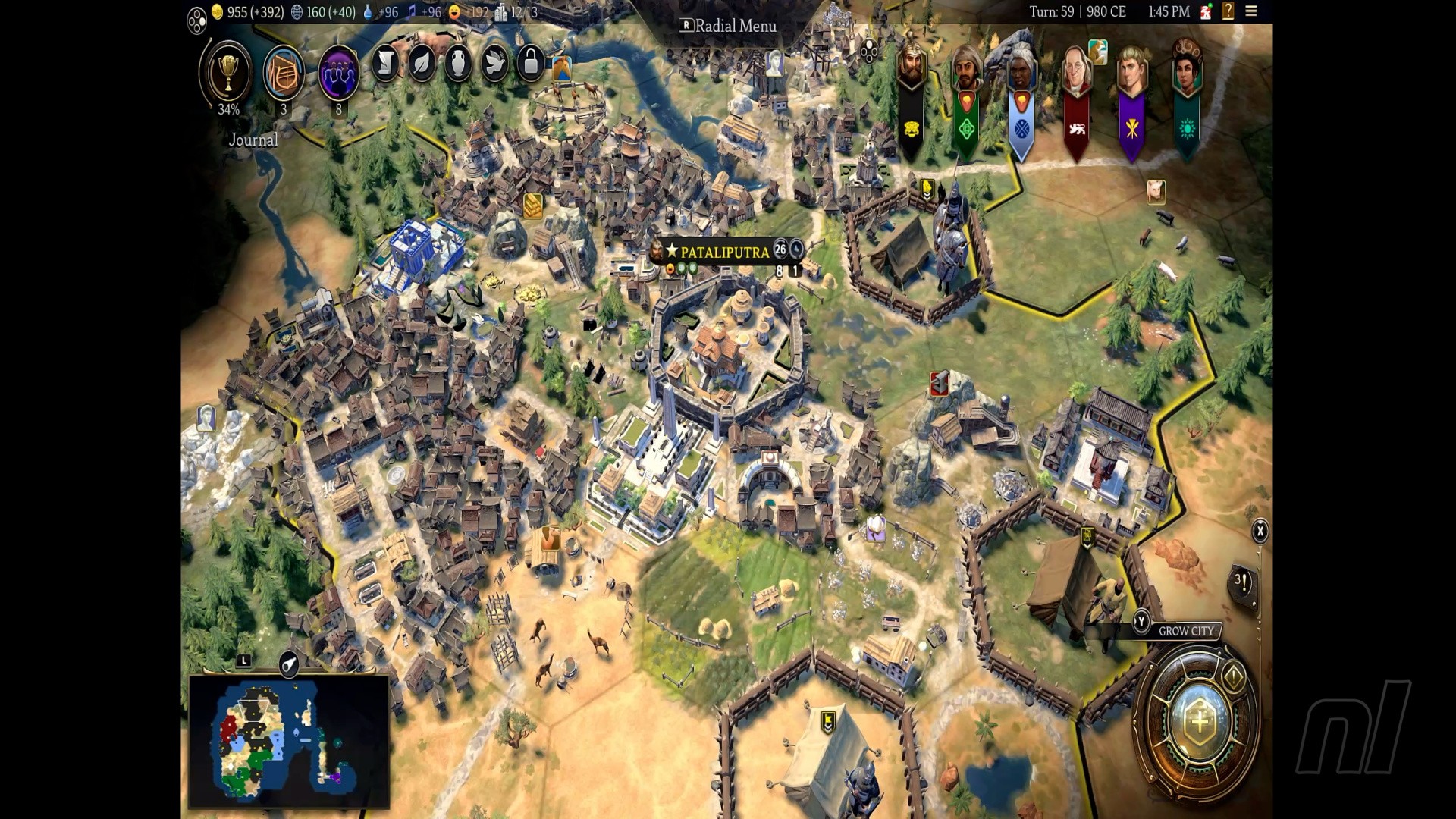
Task: Open the dove religion button
Action: click(494, 64)
